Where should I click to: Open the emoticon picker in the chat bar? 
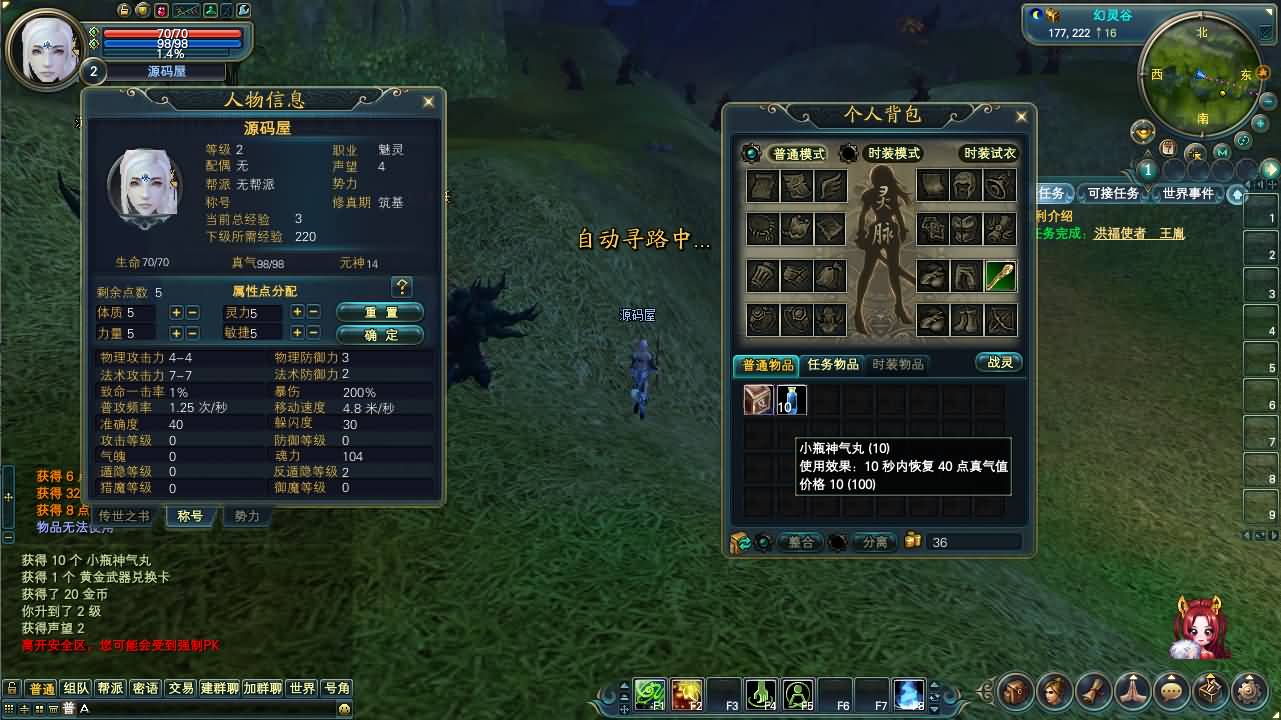tap(344, 708)
